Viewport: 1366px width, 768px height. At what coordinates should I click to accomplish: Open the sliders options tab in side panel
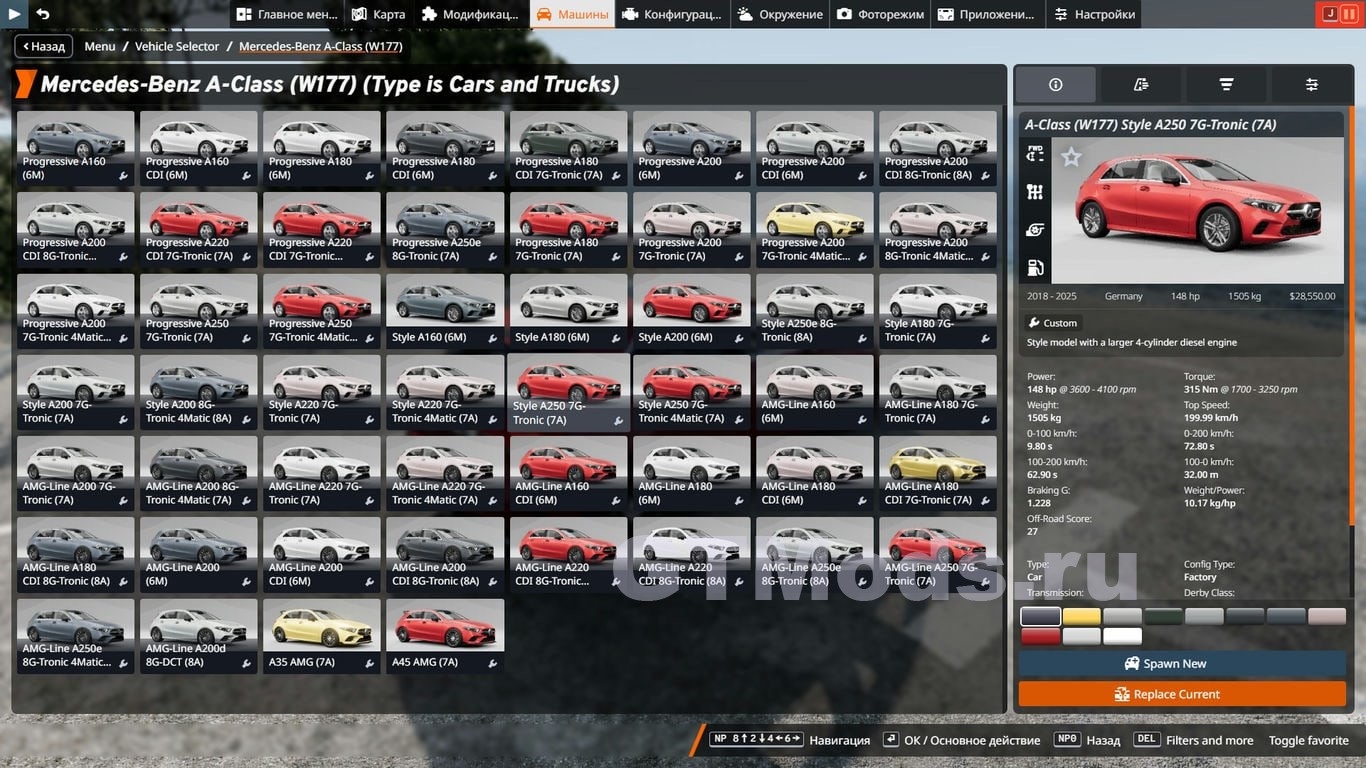(1311, 85)
